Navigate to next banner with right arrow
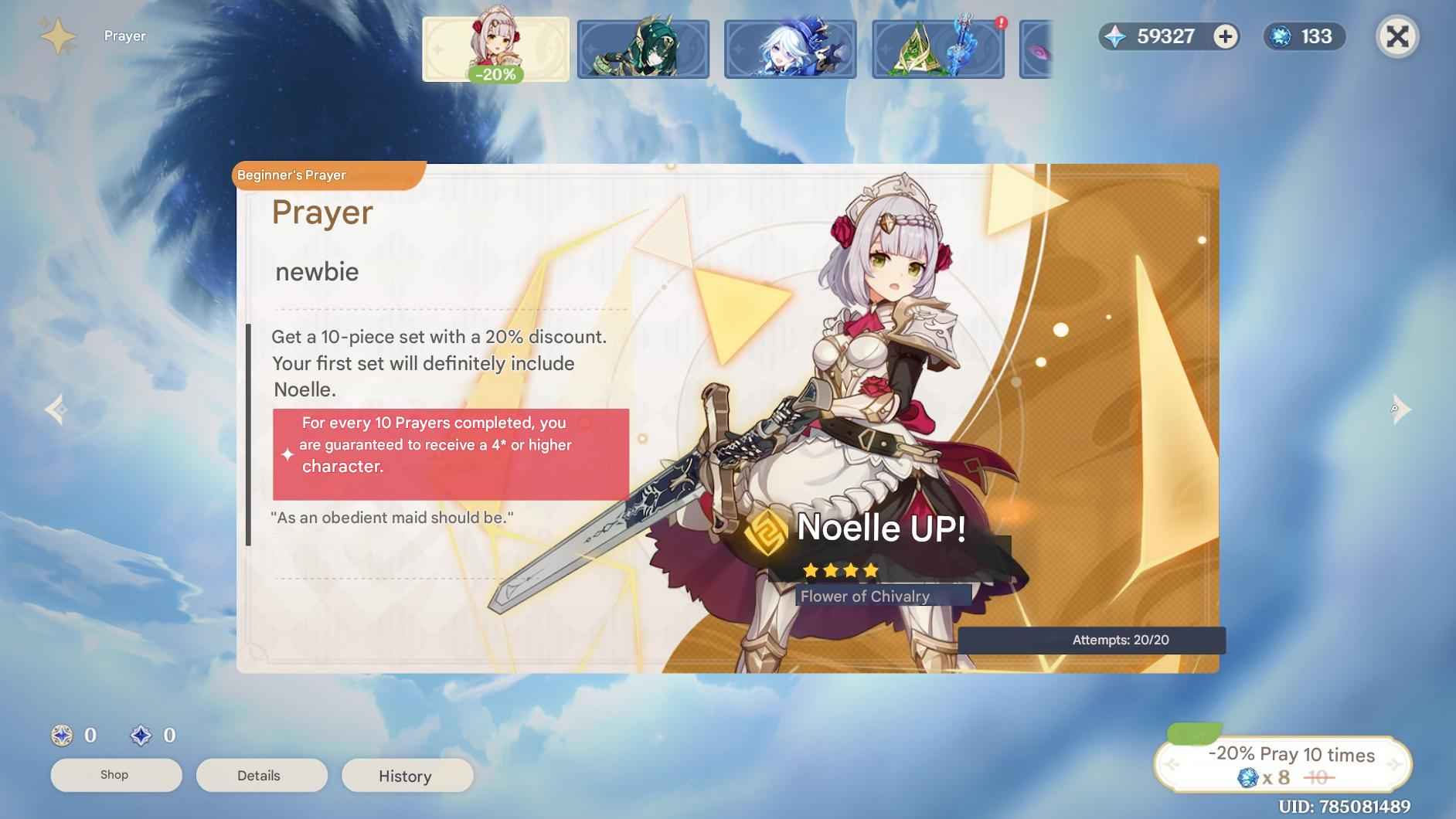This screenshot has height=819, width=1456. pos(1401,409)
